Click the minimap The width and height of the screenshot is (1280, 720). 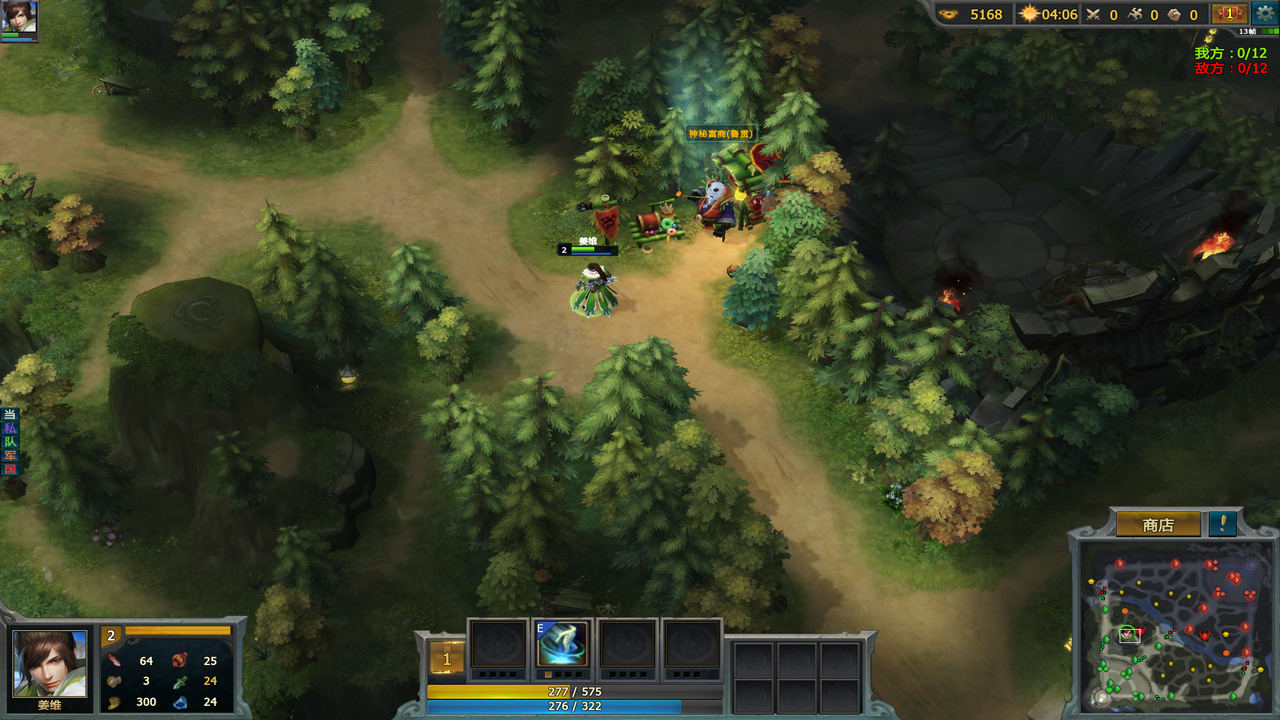coord(1172,627)
